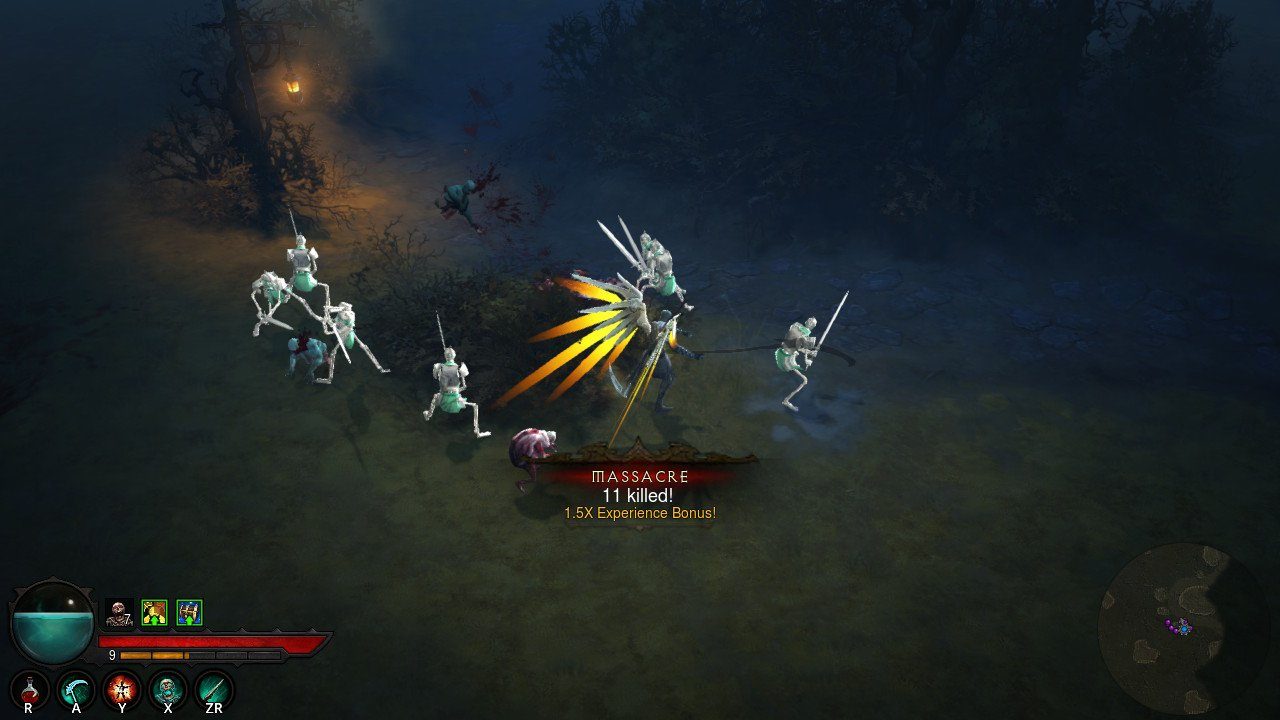Image resolution: width=1280 pixels, height=720 pixels.
Task: Inspect the yellow green-arrow buff icon
Action: 154,612
